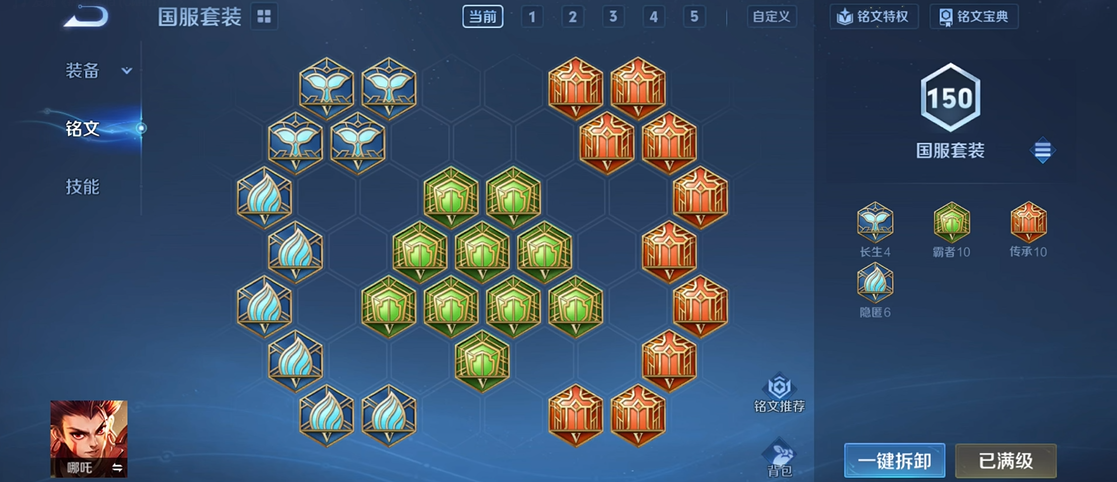Switch to inscription page 3
1117x482 pixels.
coord(613,17)
